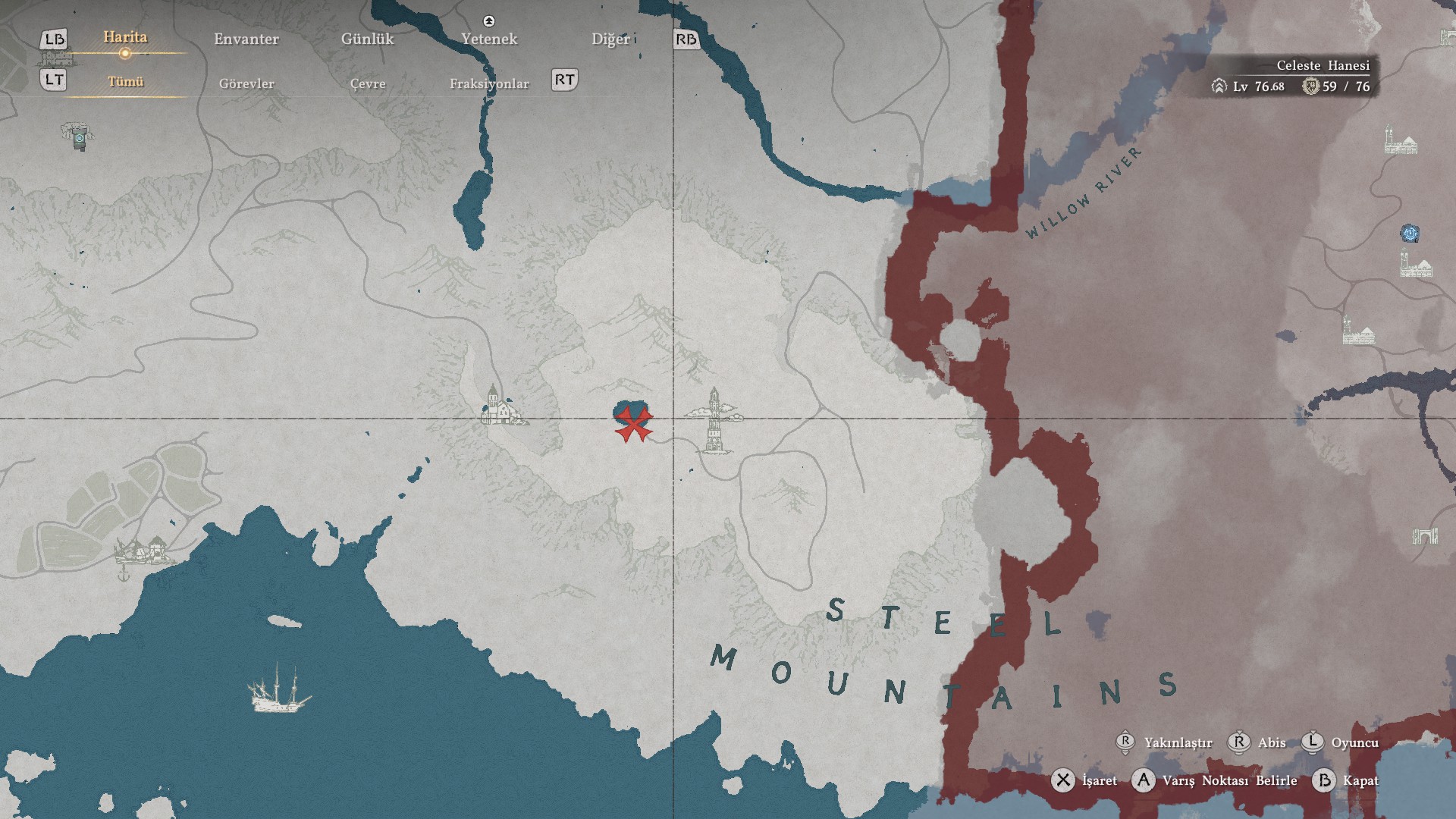Viewport: 1456px width, 819px height.
Task: Show the Tümü map filter
Action: [x=126, y=82]
